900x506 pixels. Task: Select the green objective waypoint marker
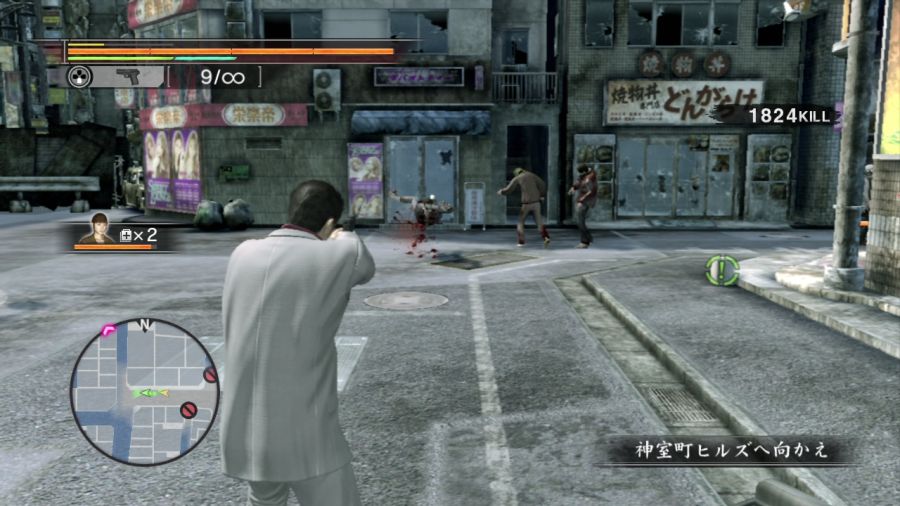click(x=721, y=269)
